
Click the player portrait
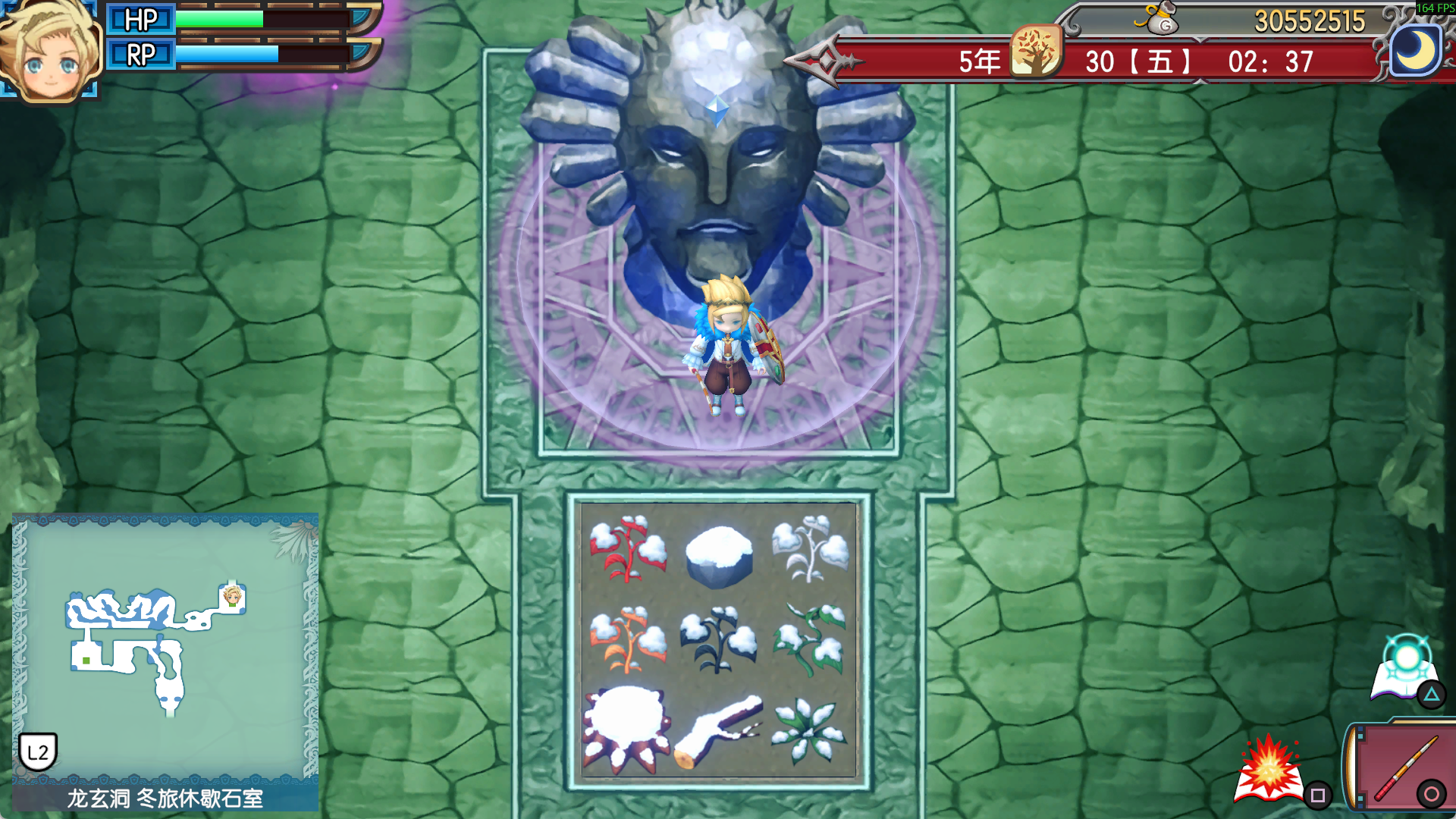coord(49,52)
